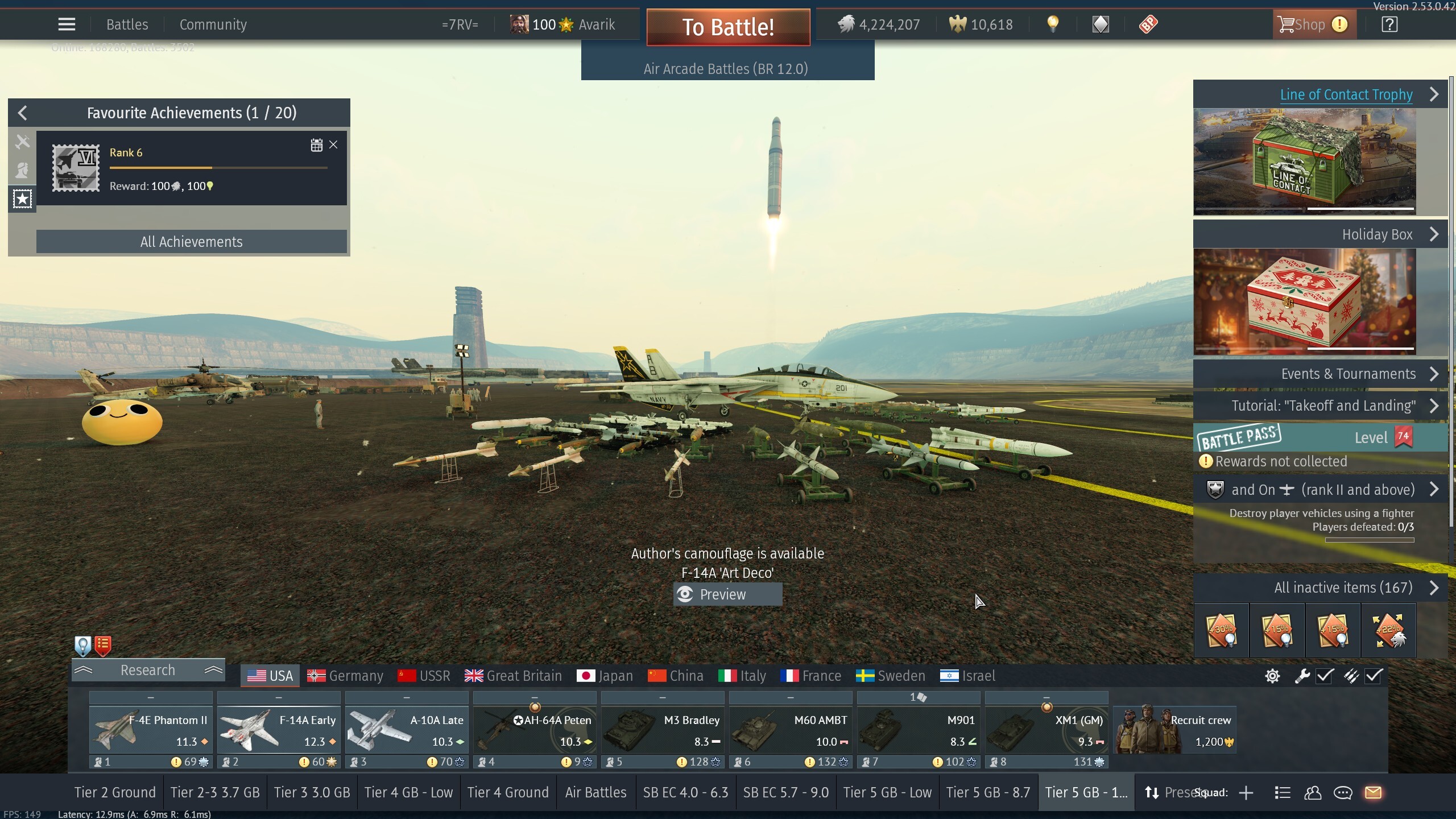This screenshot has width=1456, height=819.
Task: Open the Battles menu
Action: [127, 24]
